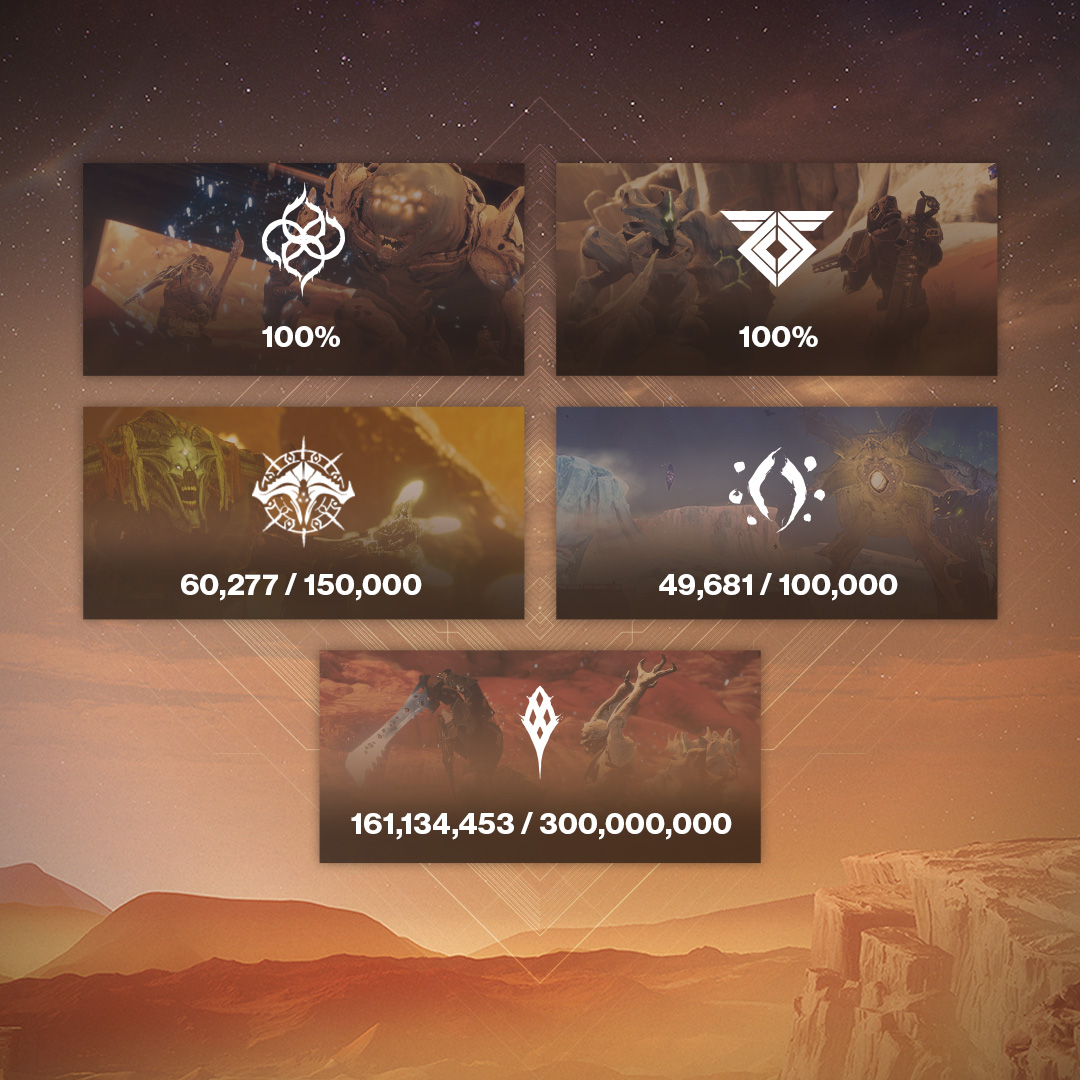Select the 100% panel with knot emblem
The width and height of the screenshot is (1080, 1080).
303,270
